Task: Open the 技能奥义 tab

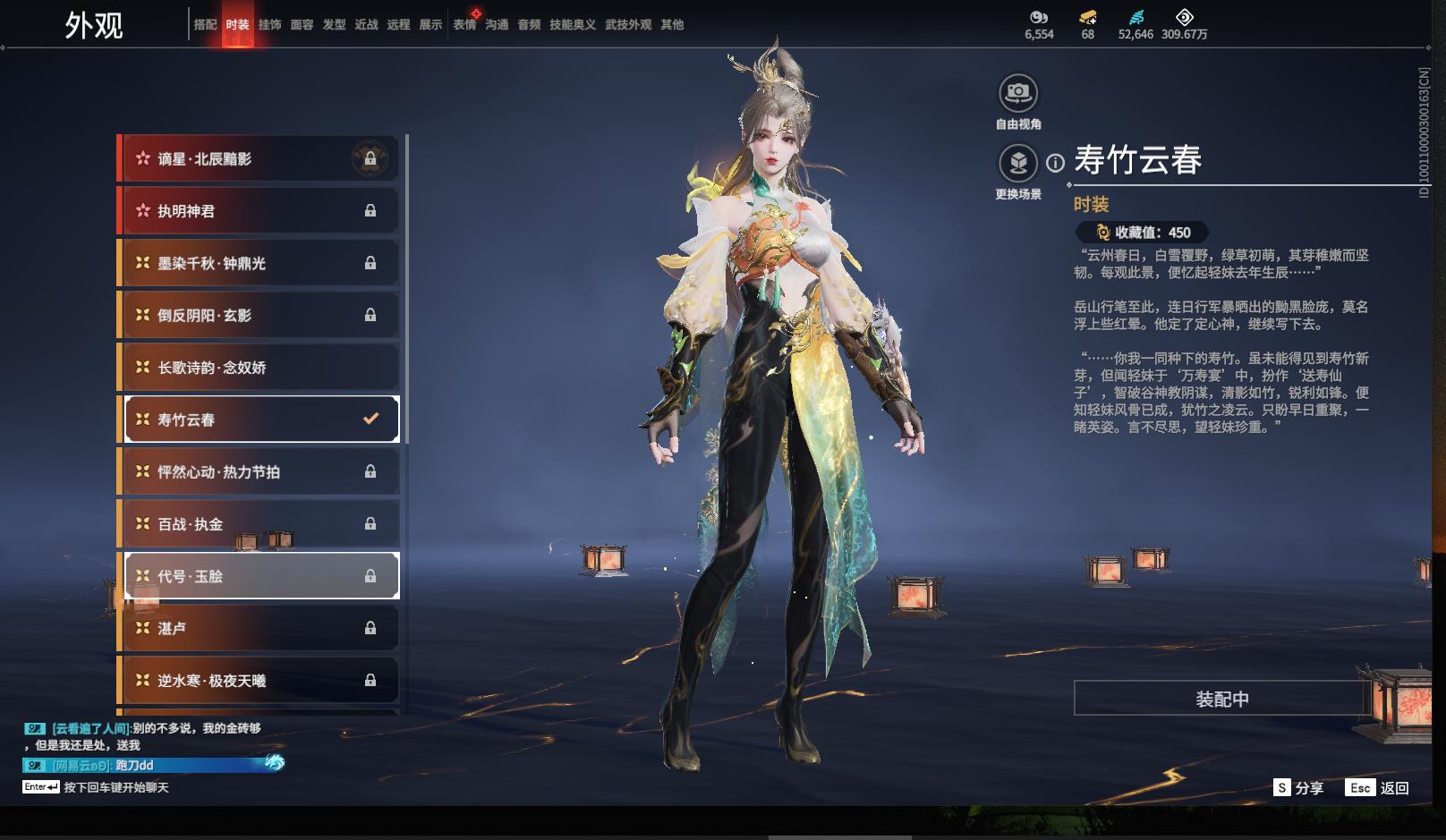Action: [572, 25]
